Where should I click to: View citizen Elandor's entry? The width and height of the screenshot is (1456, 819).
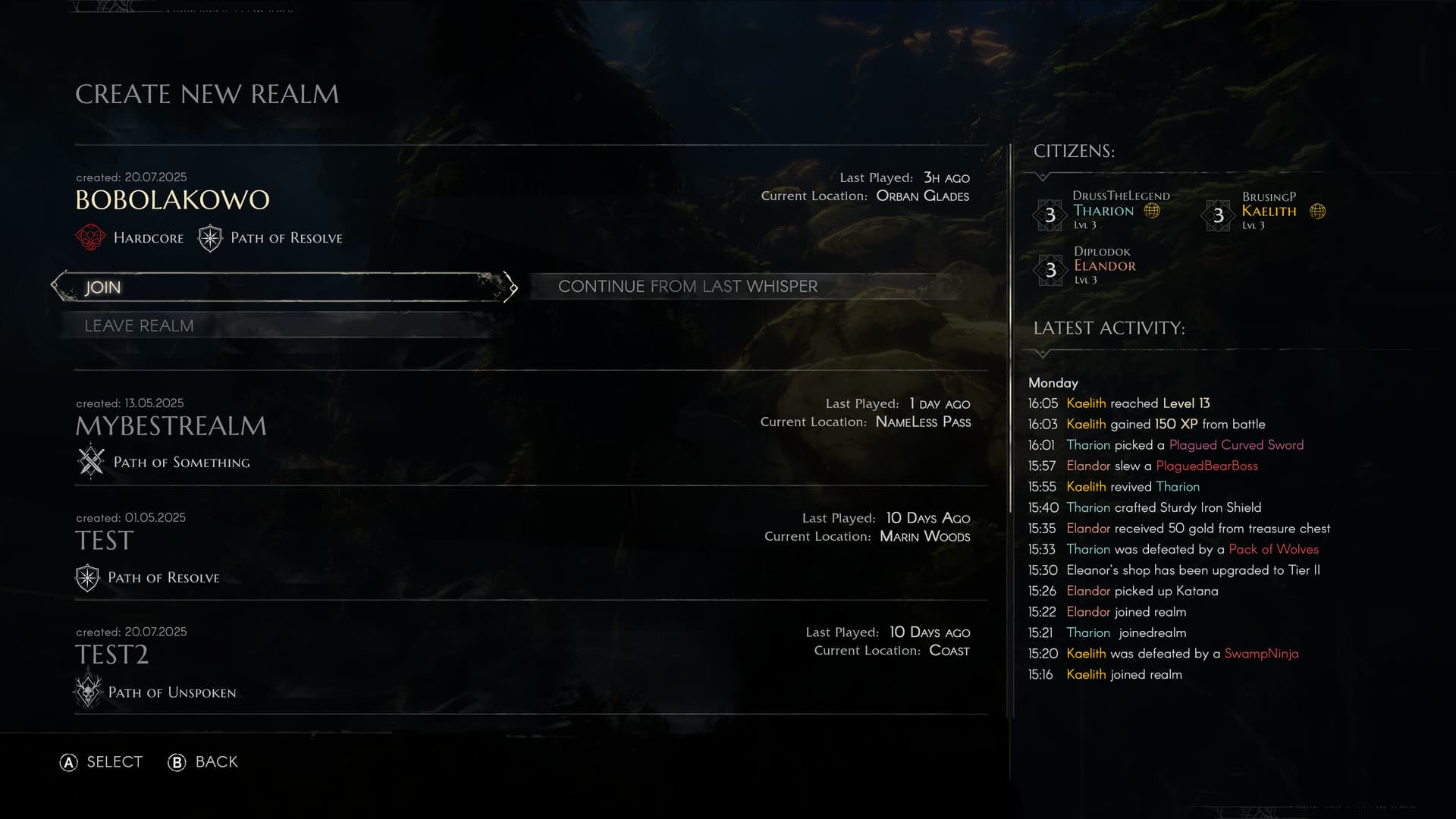1104,266
